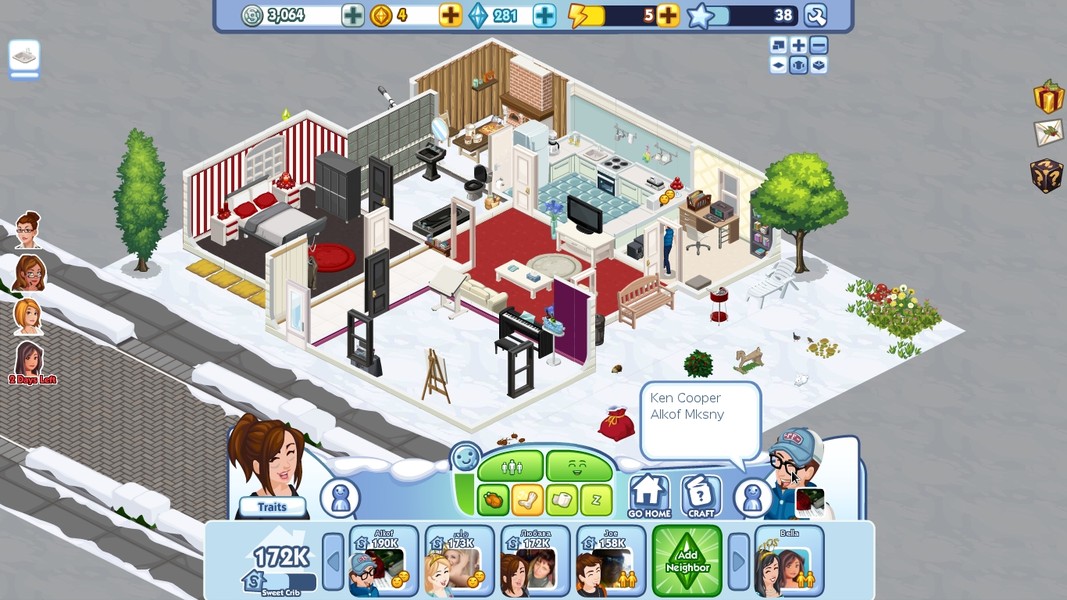Open the mystery box with question marks
The height and width of the screenshot is (600, 1067).
pyautogui.click(x=1046, y=175)
